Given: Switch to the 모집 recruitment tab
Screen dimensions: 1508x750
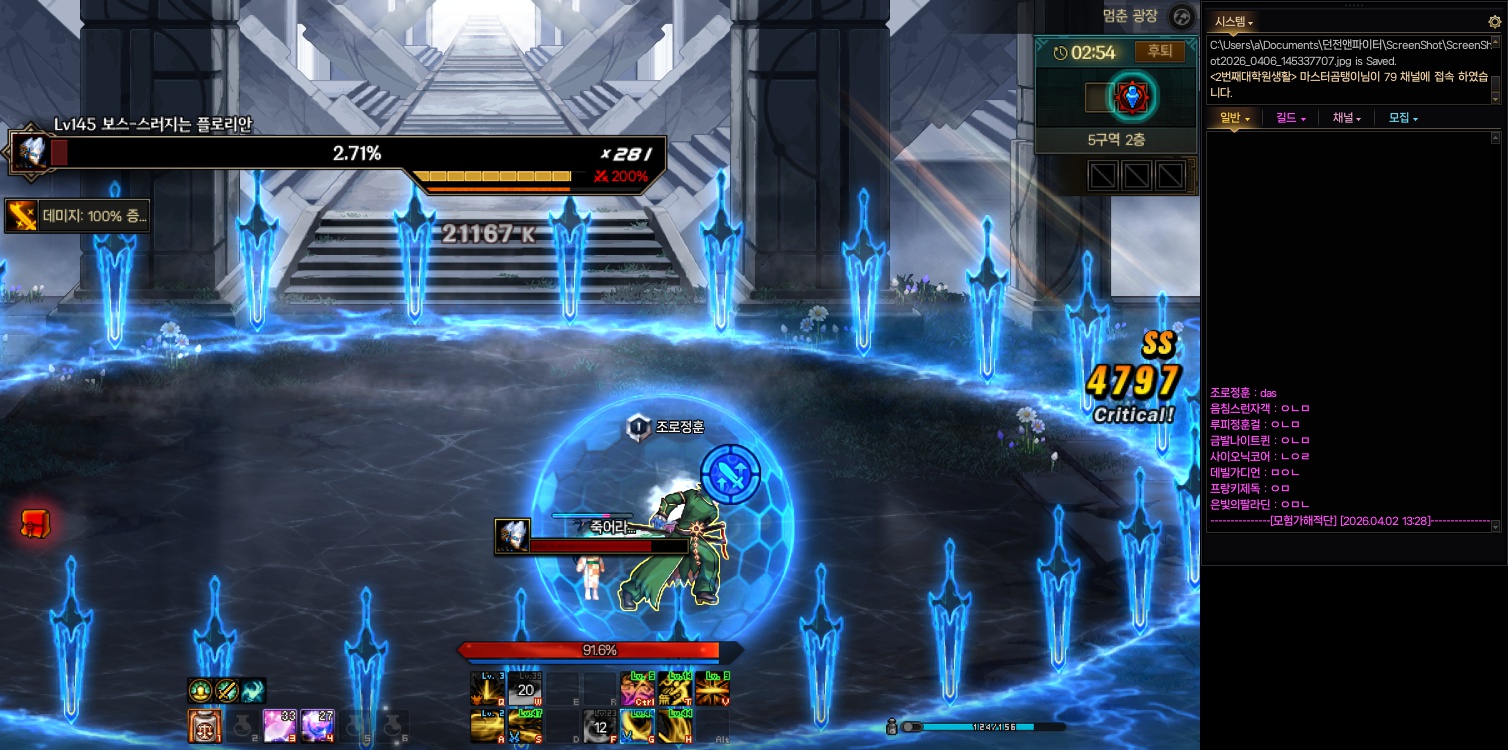Looking at the screenshot, I should tap(1403, 118).
